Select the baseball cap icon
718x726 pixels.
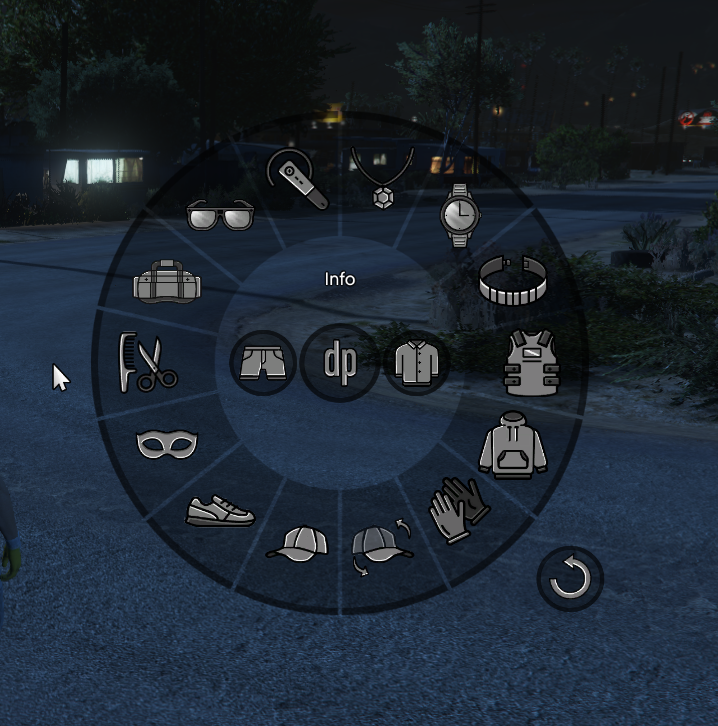point(298,544)
